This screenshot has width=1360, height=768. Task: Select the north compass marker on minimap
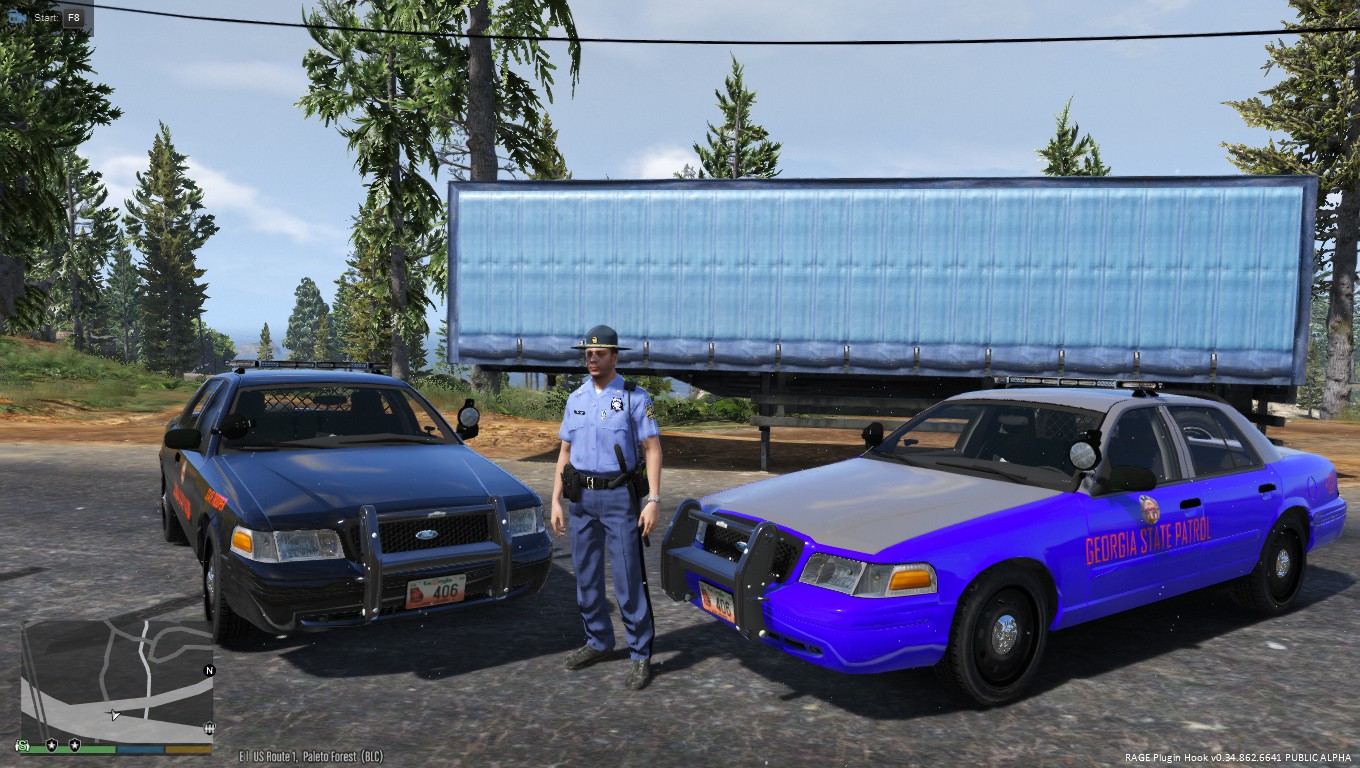209,670
